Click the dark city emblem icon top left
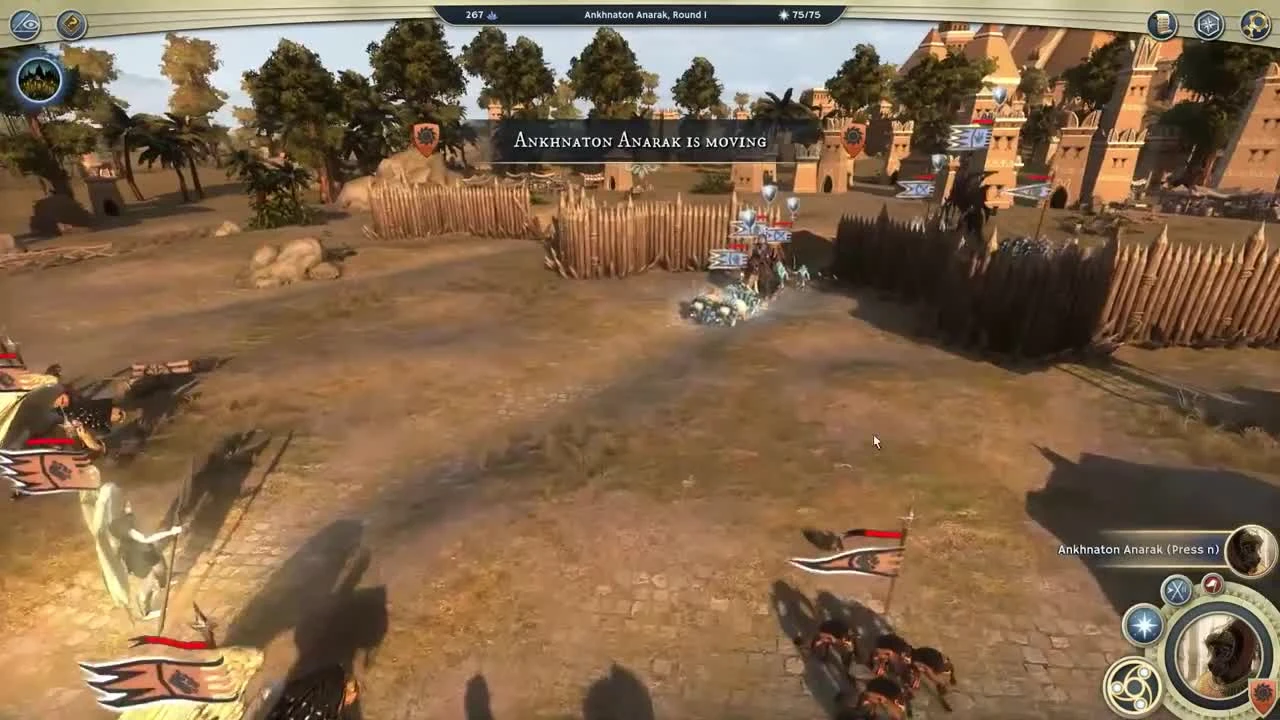 [38, 80]
